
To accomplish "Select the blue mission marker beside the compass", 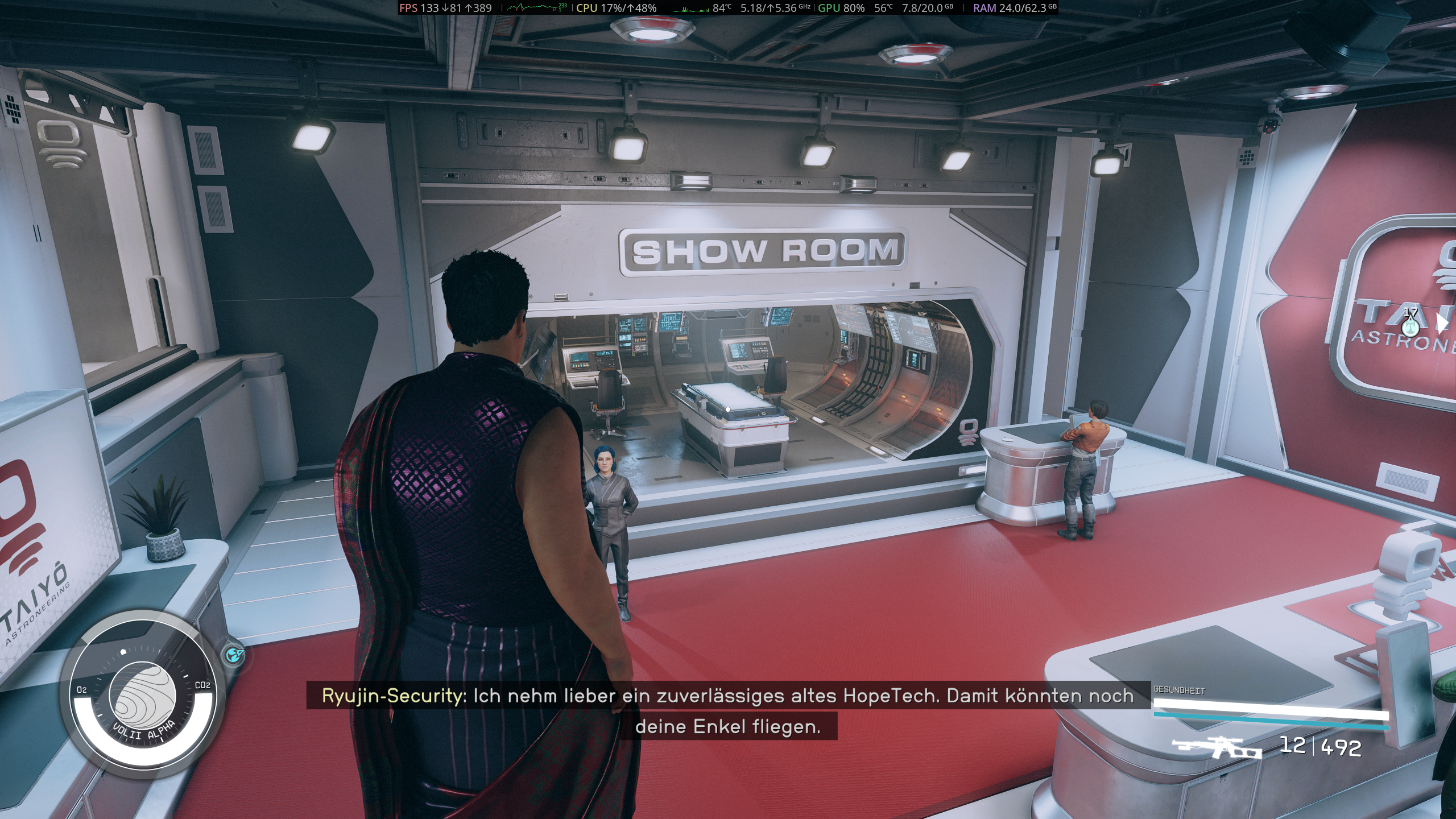I will click(234, 656).
